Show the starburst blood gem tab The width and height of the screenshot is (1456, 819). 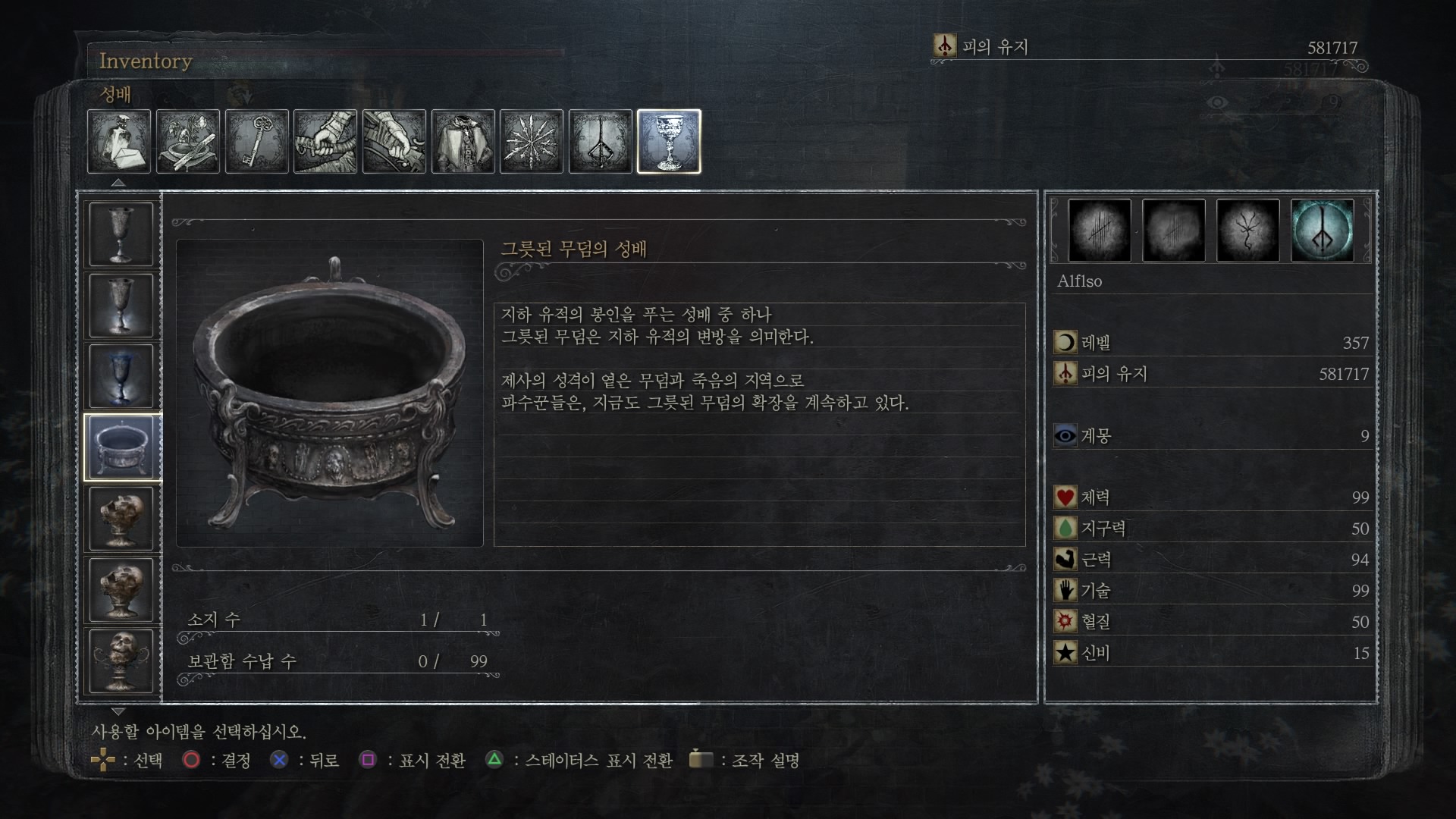coord(532,142)
